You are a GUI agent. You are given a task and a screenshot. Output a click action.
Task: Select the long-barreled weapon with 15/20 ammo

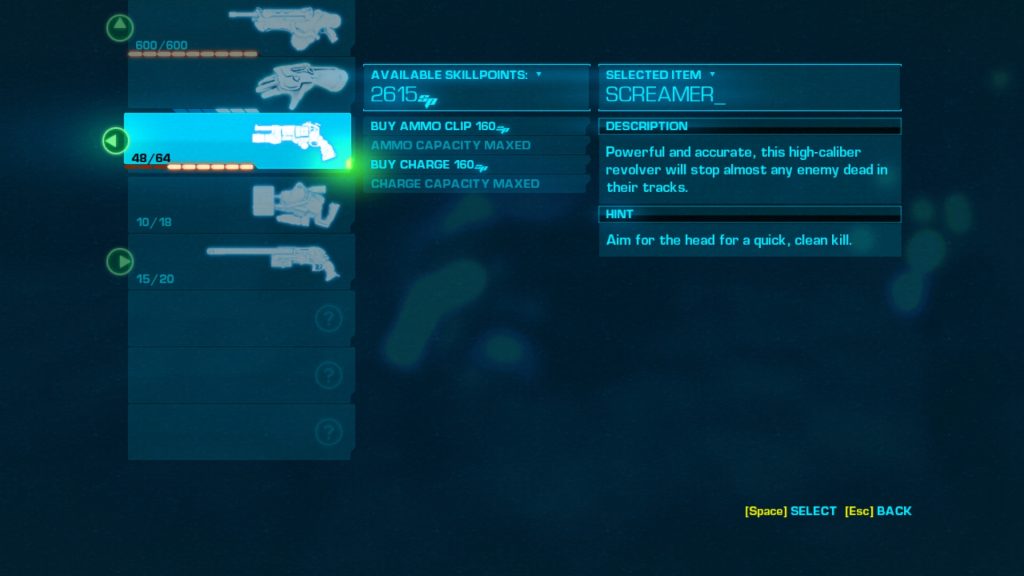240,262
